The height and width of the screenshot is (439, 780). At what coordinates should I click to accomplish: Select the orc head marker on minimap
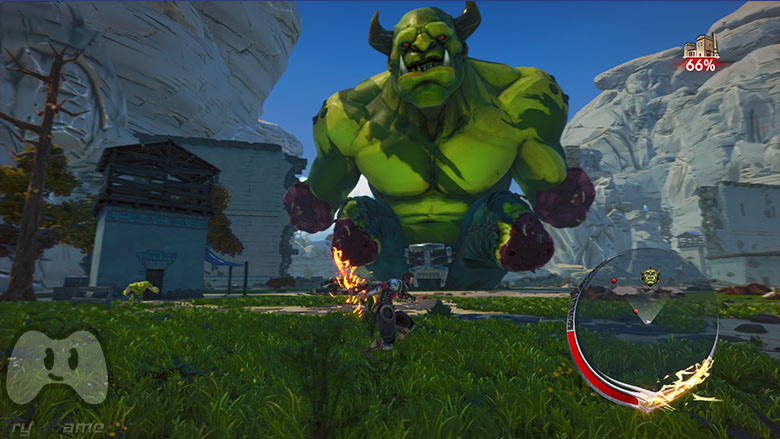coord(650,277)
